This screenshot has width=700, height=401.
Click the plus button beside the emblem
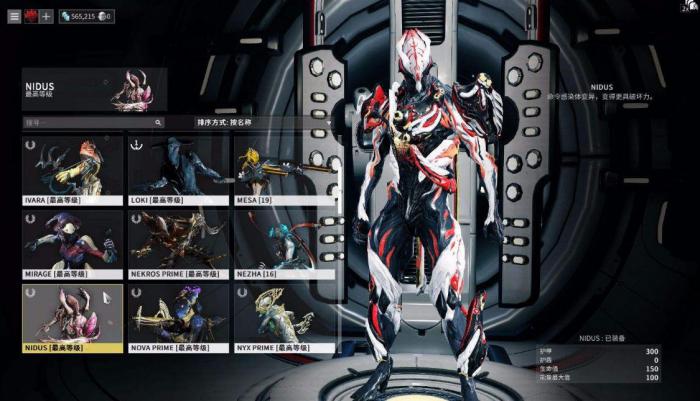(x=46, y=17)
